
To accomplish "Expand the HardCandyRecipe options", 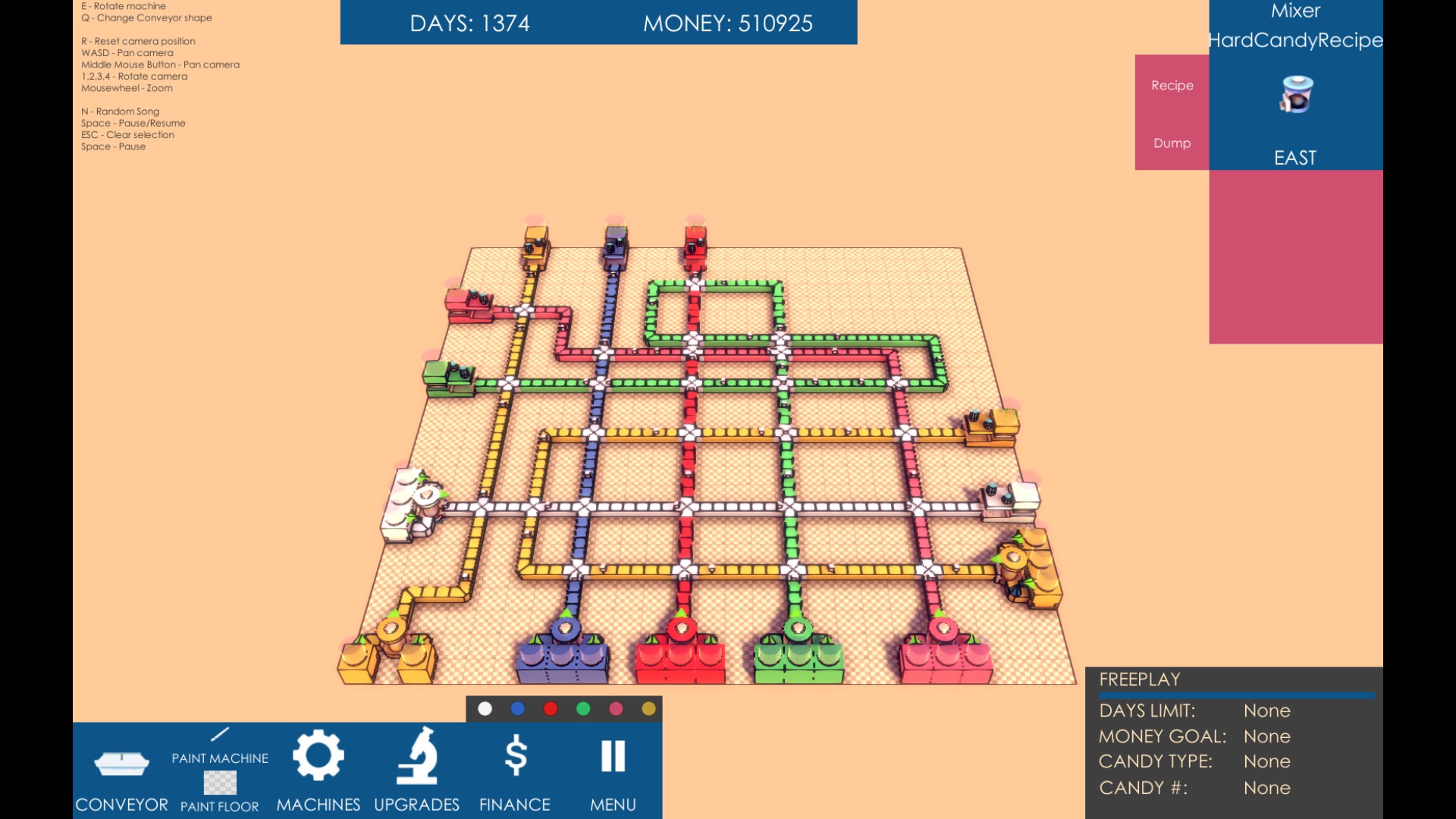I will 1296,40.
